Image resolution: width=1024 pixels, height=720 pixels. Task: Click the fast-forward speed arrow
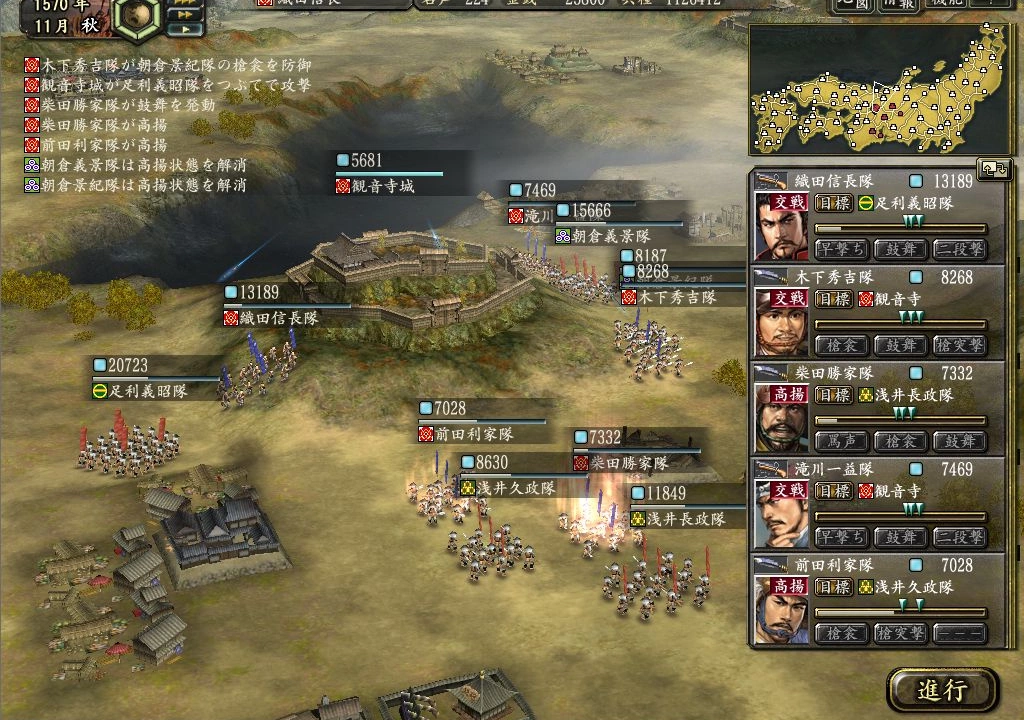(x=184, y=14)
